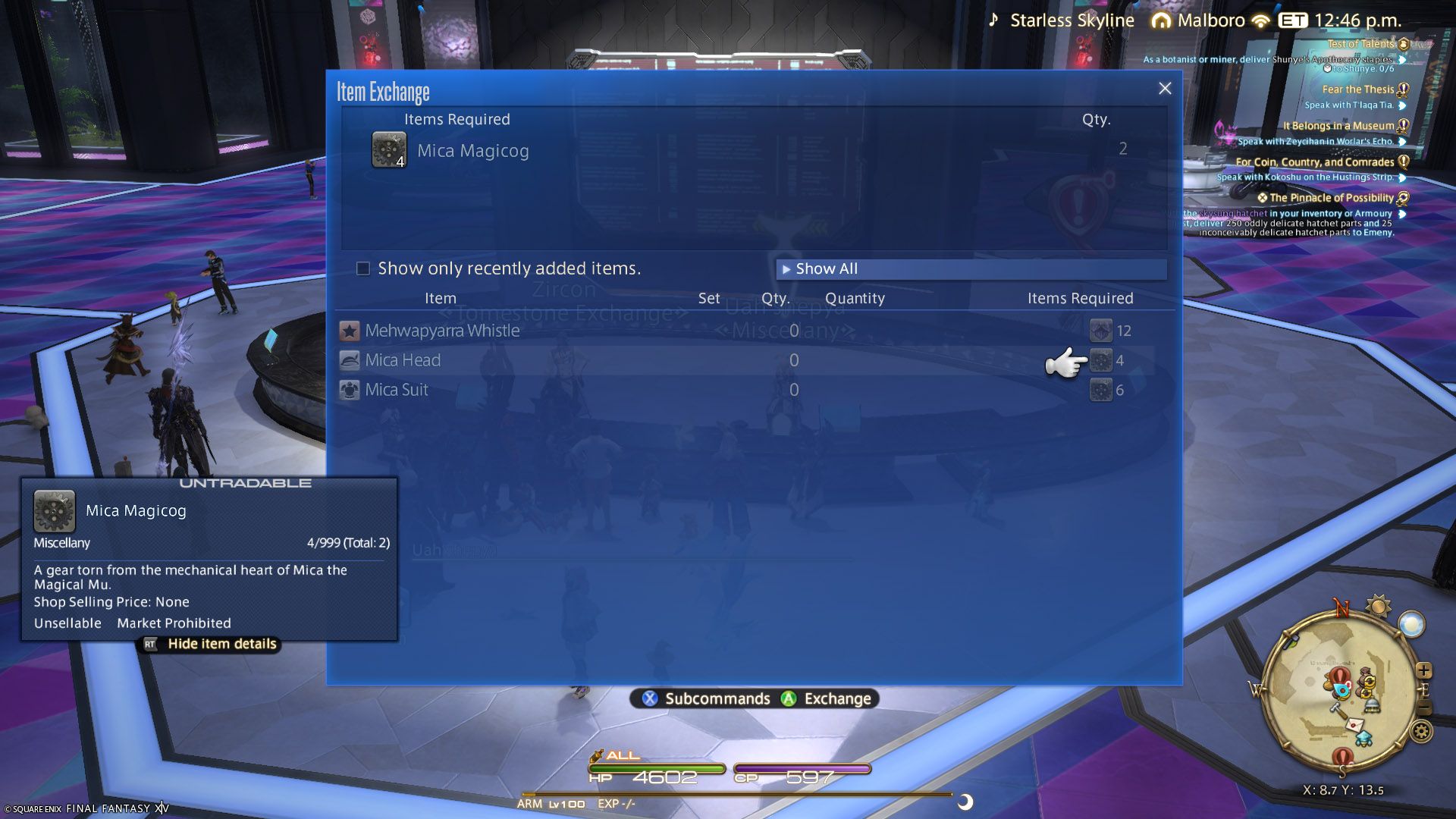Select the Mica Magicog gear icon under Items Required
Image resolution: width=1456 pixels, height=819 pixels.
tap(388, 149)
